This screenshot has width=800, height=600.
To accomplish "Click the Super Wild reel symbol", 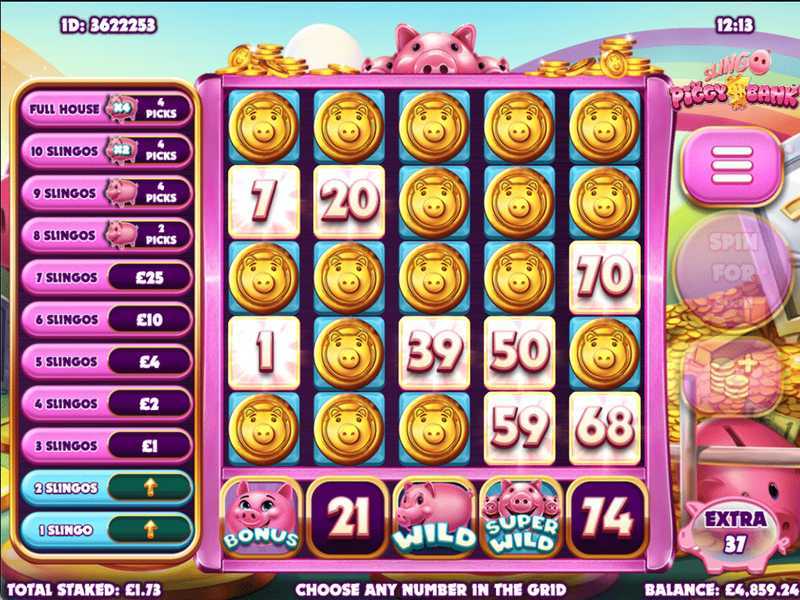I will pos(519,517).
